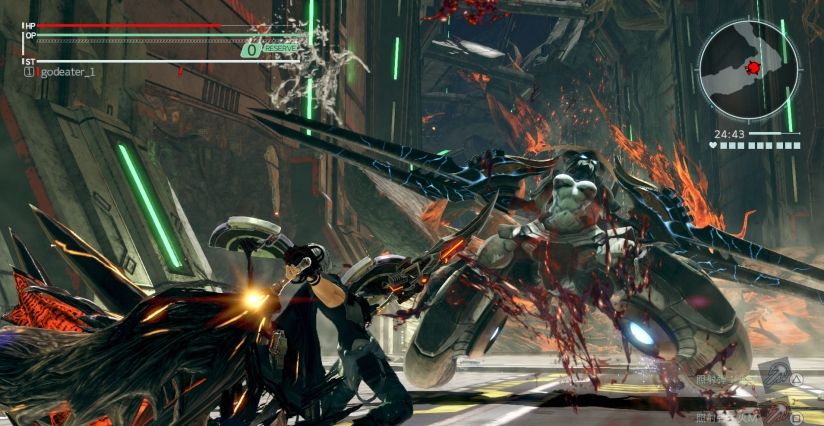This screenshot has height=426, width=824.
Task: Select the red enemy marker on minimap
Action: [754, 67]
